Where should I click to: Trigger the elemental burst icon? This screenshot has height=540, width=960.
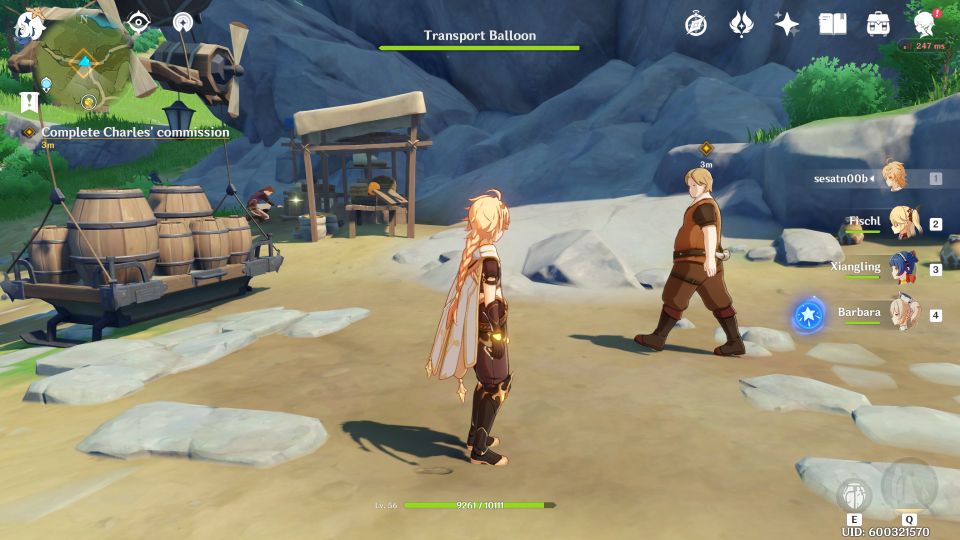coord(909,487)
